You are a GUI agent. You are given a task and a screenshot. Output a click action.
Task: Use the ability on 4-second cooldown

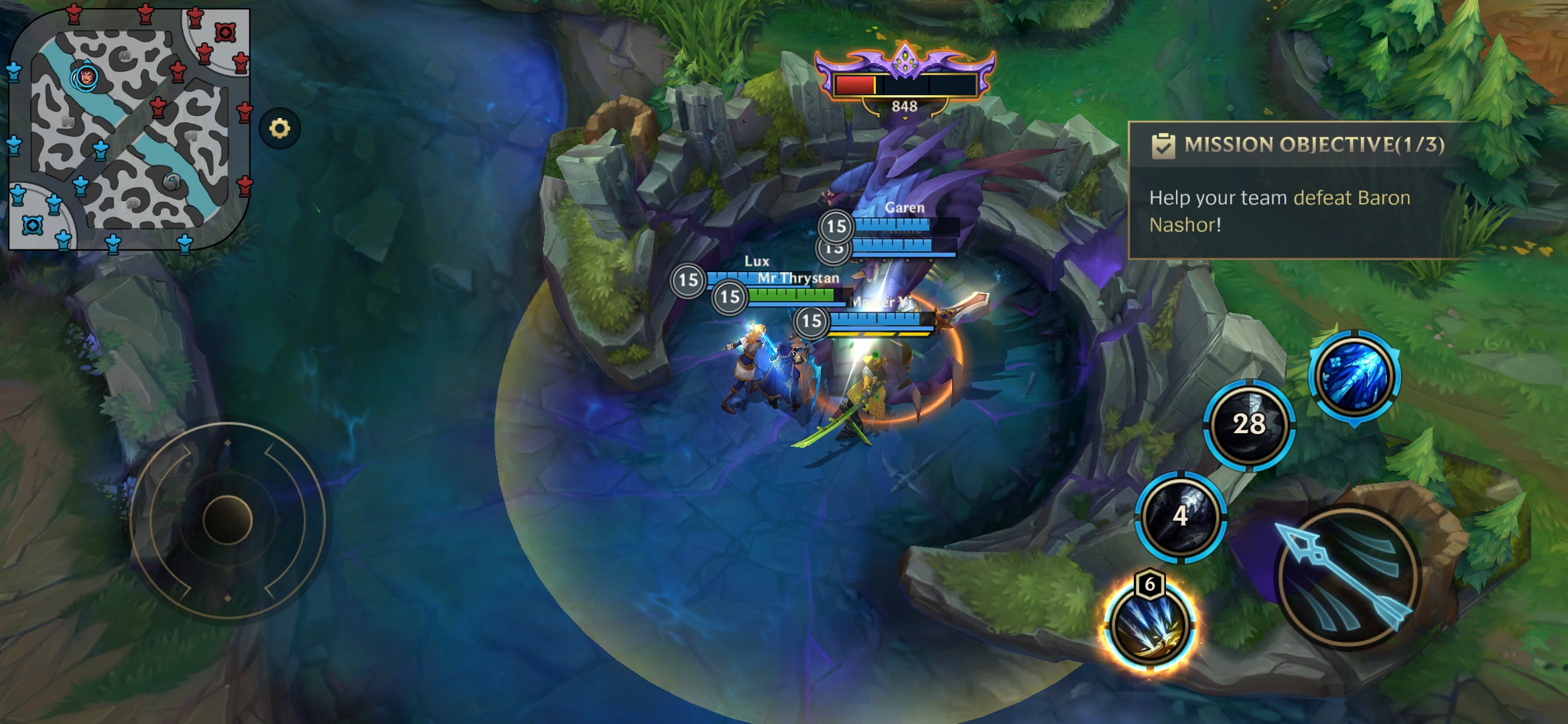[x=1181, y=516]
